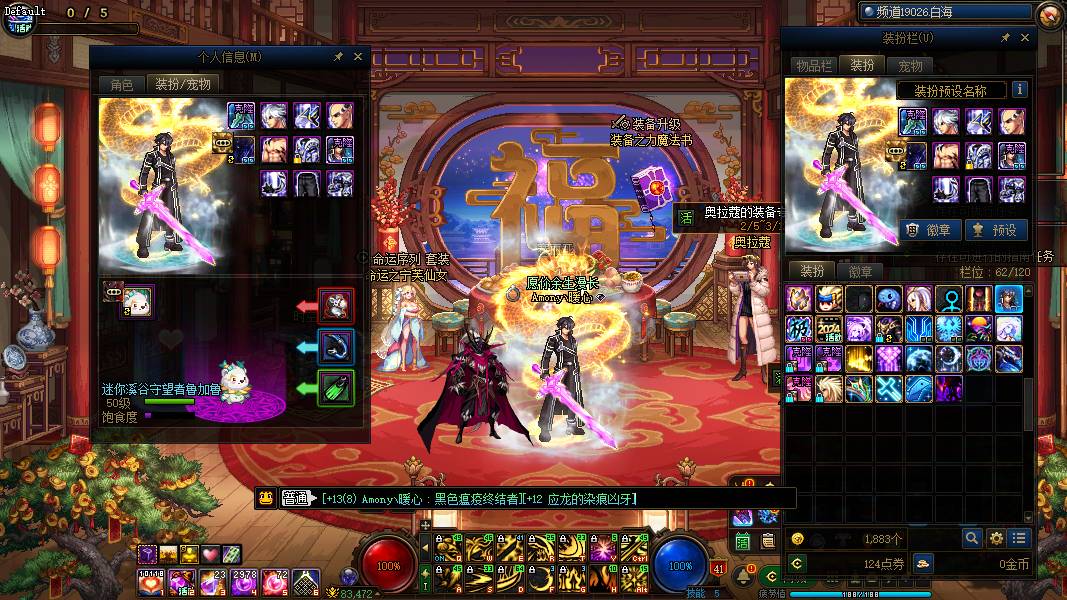Click the pet's red-bordered equipment slot
This screenshot has width=1067, height=600.
pyautogui.click(x=335, y=304)
